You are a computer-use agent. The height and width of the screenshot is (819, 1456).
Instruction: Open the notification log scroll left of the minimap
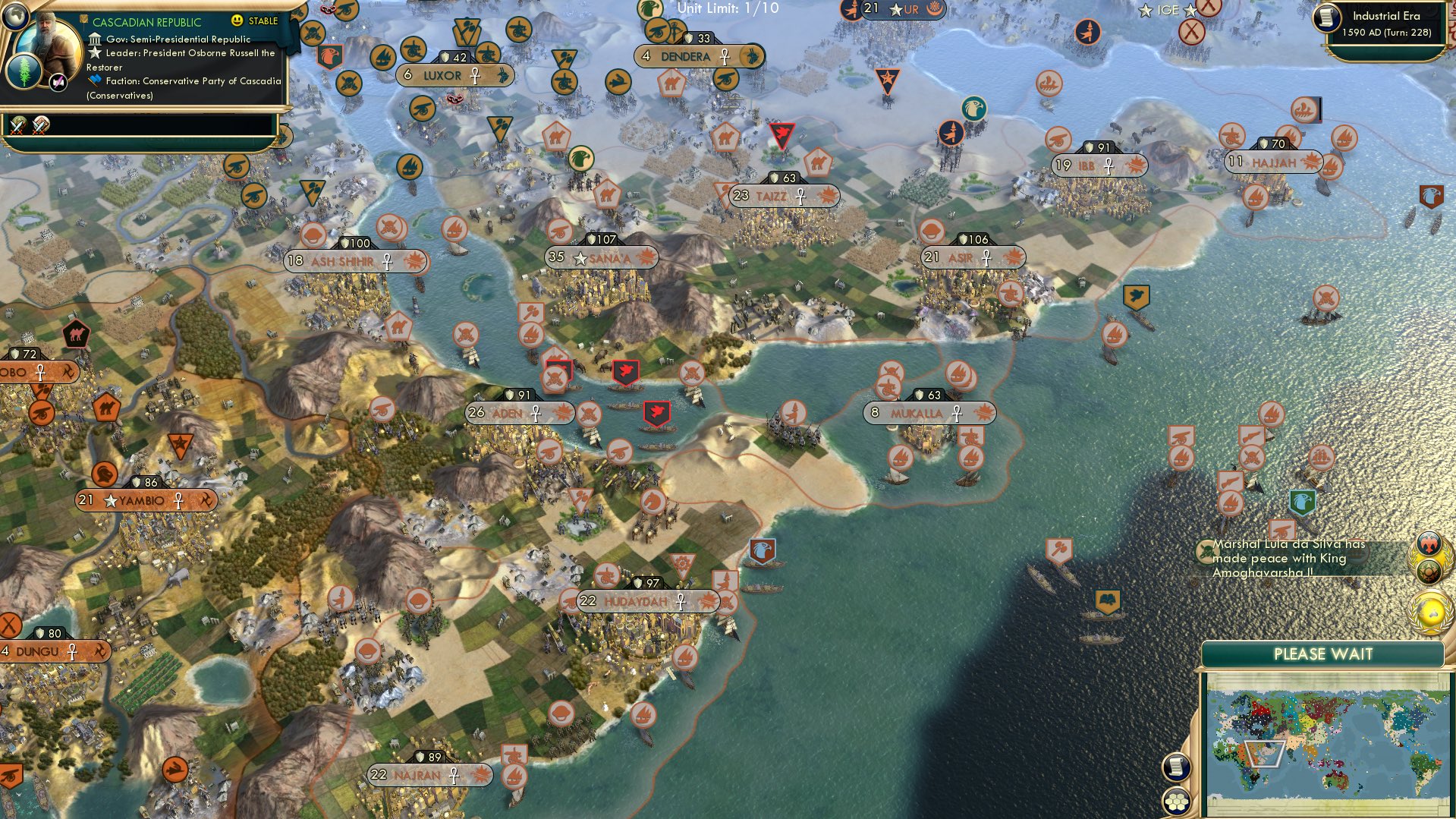[x=1176, y=767]
